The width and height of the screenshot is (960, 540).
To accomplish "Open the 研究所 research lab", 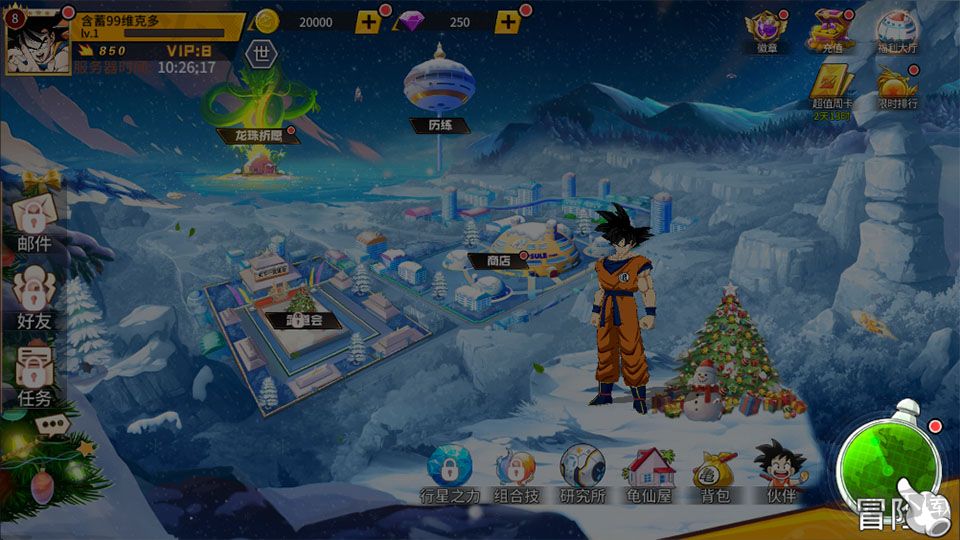I will (582, 471).
